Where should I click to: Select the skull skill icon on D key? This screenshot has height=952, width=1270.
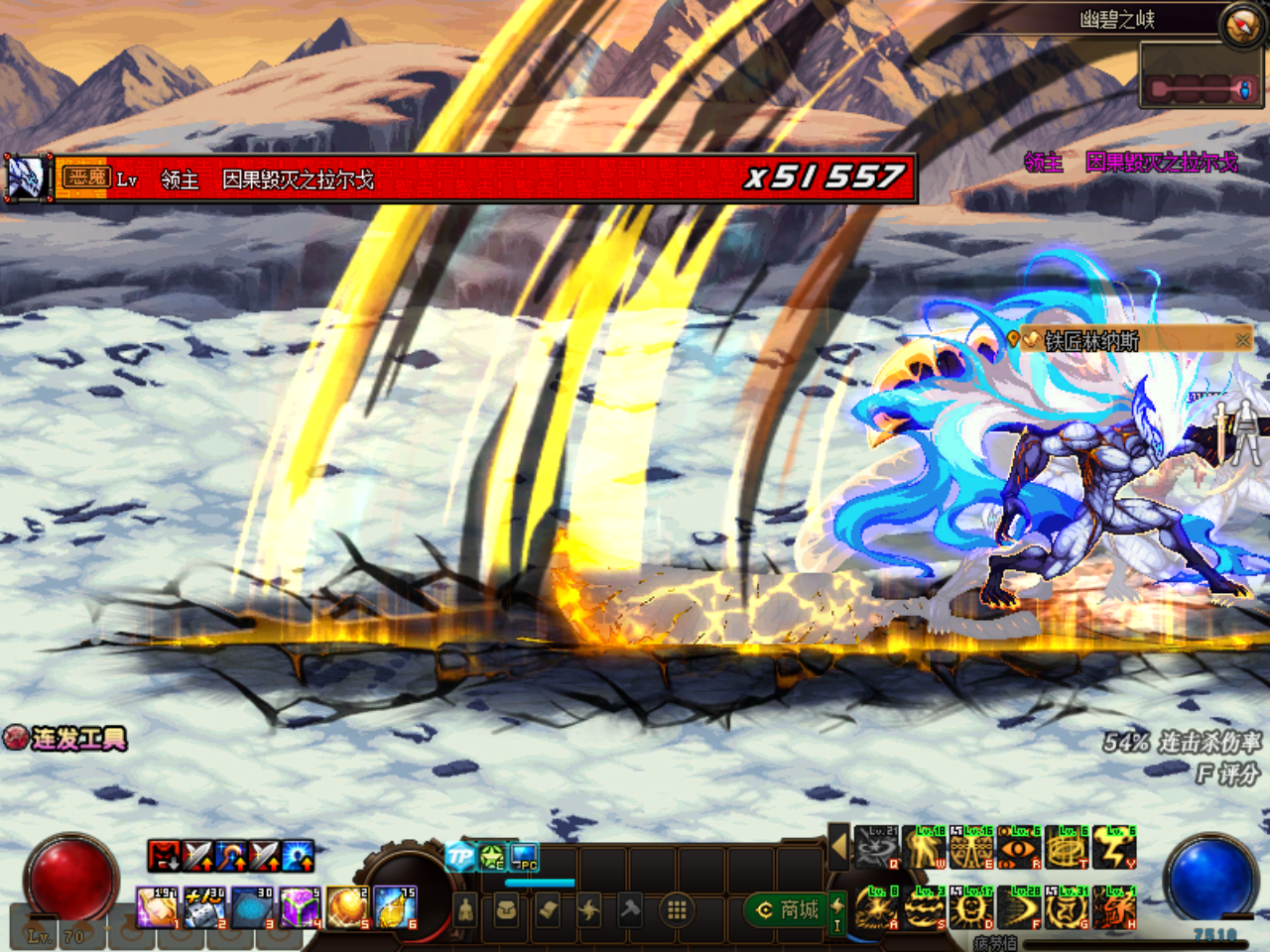[x=969, y=908]
